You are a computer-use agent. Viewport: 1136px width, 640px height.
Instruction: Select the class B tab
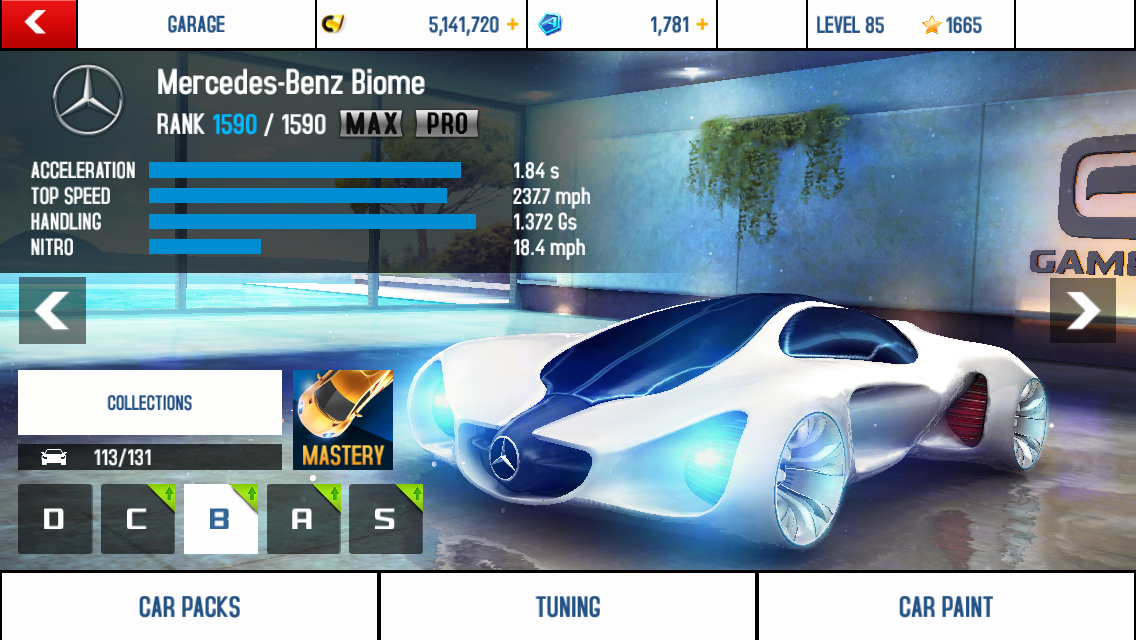(220, 519)
